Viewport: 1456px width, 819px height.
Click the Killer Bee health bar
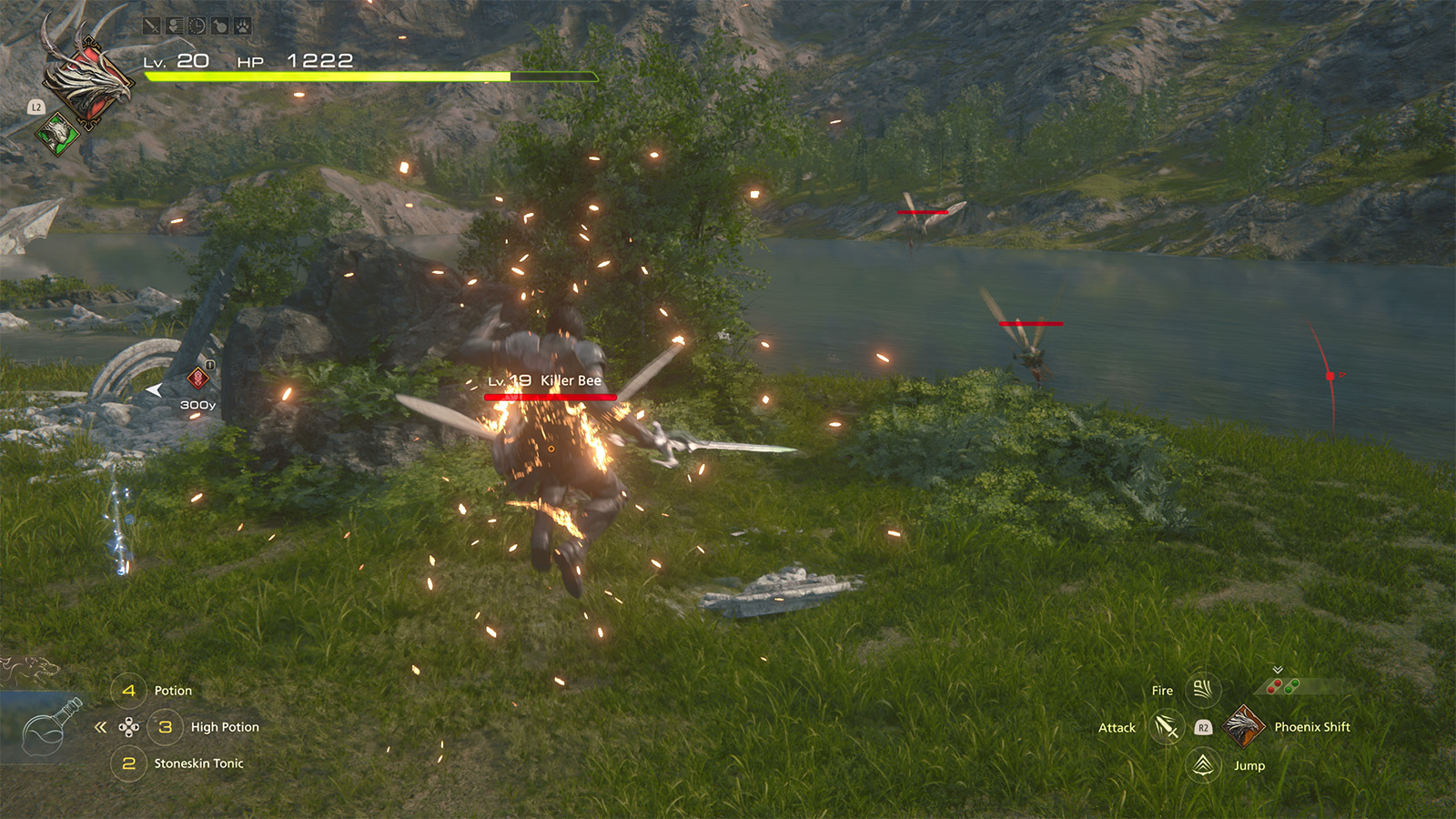tap(550, 398)
